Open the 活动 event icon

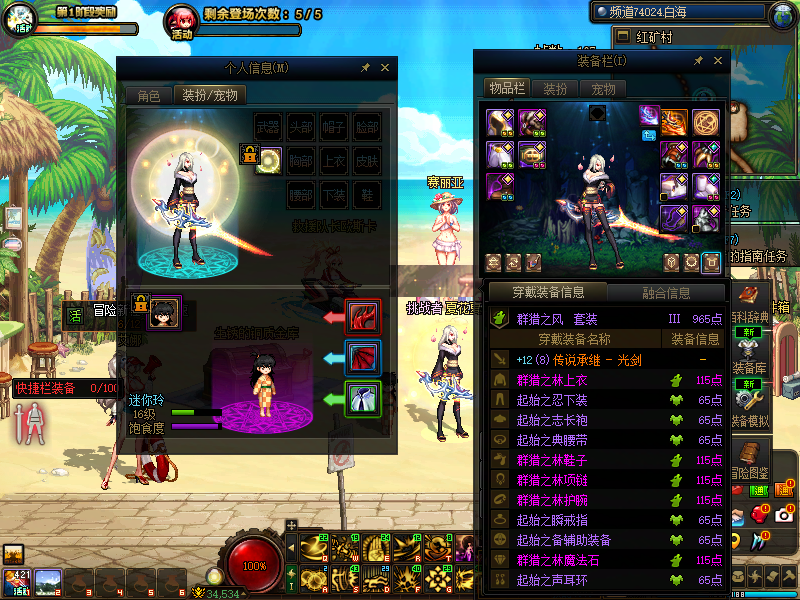181,21
